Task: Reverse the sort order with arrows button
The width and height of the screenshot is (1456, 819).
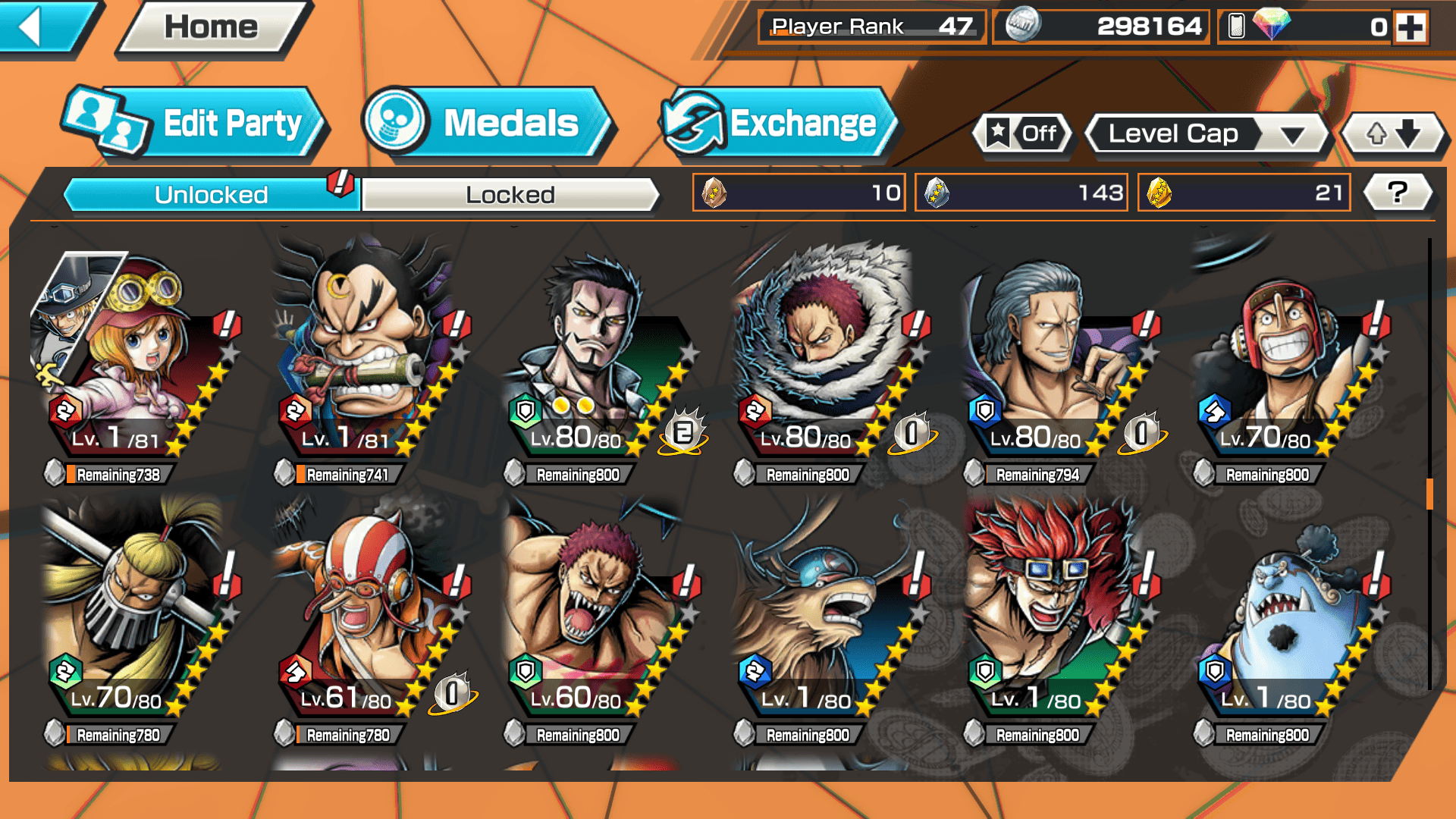Action: point(1393,134)
